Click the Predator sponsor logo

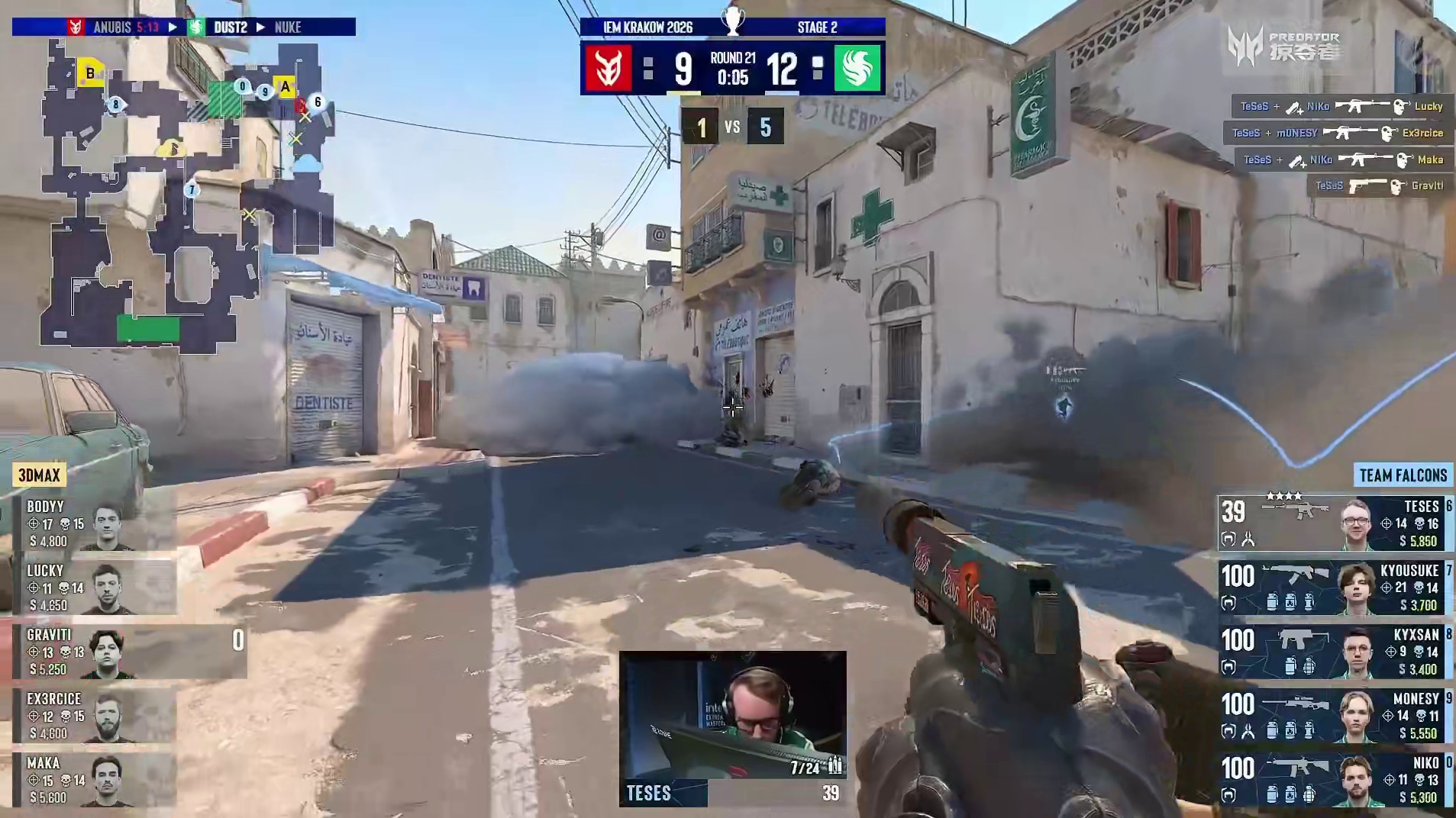[x=1284, y=46]
